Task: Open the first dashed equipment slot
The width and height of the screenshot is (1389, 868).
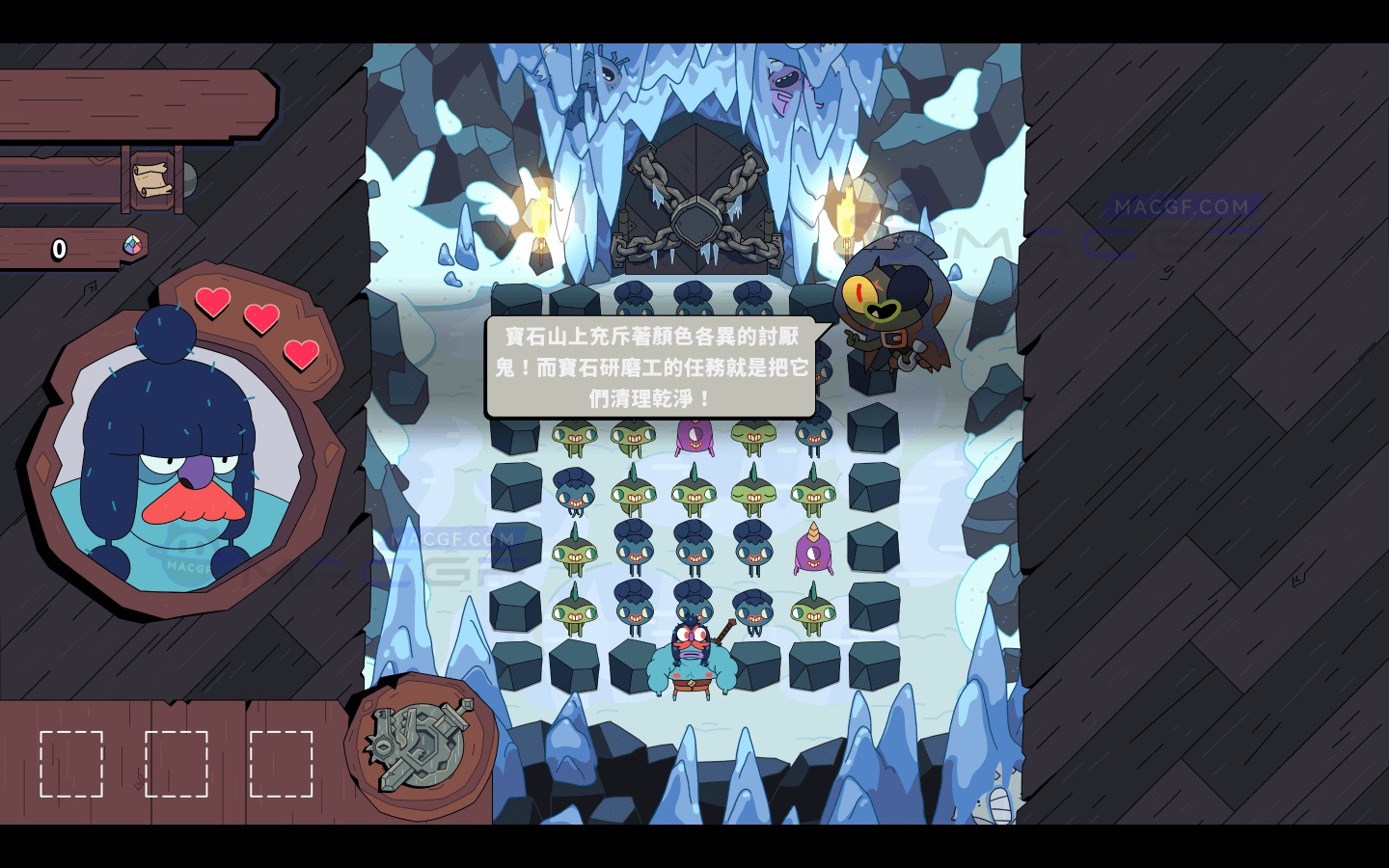Action: click(72, 763)
